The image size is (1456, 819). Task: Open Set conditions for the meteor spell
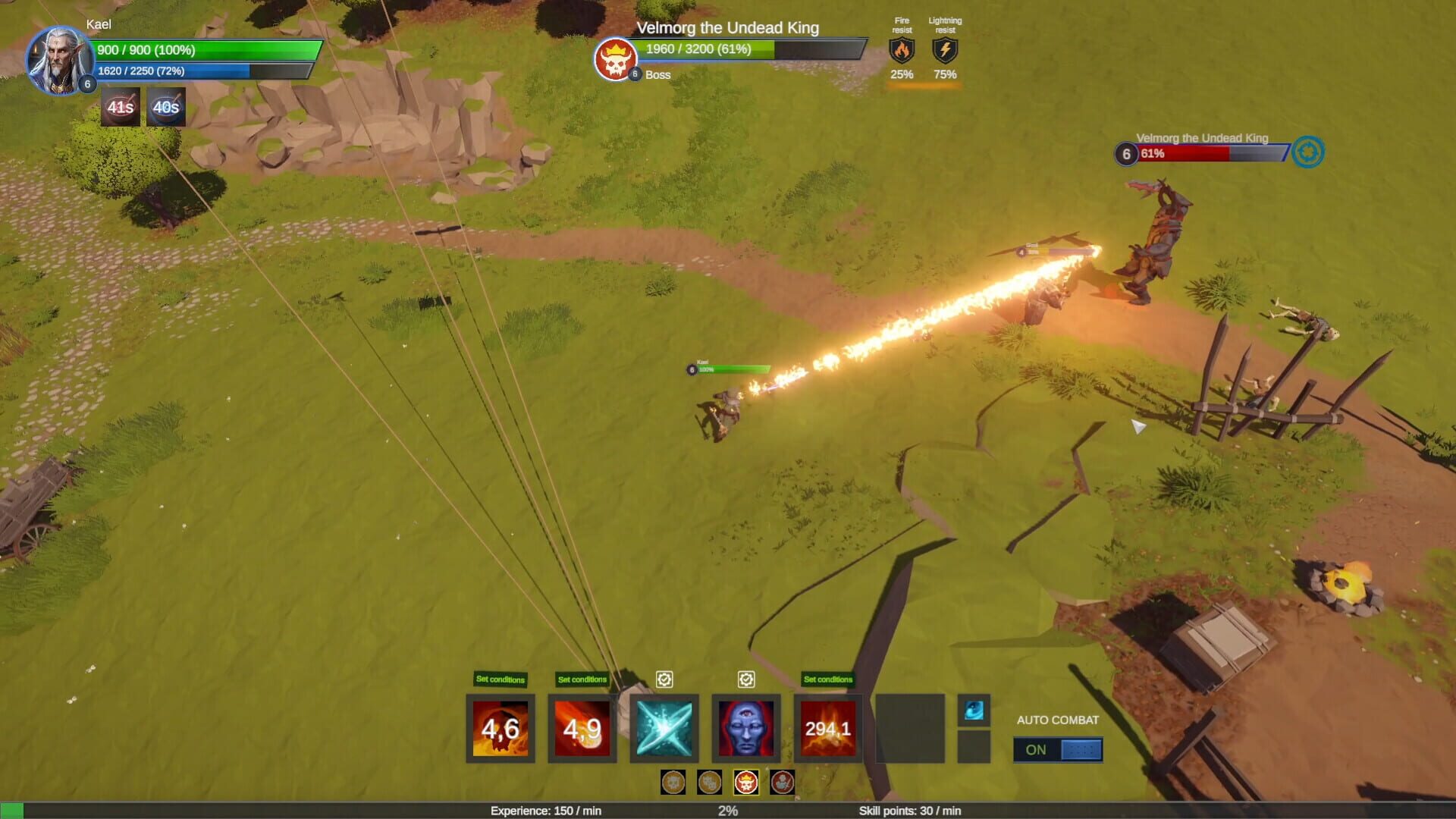click(x=582, y=679)
